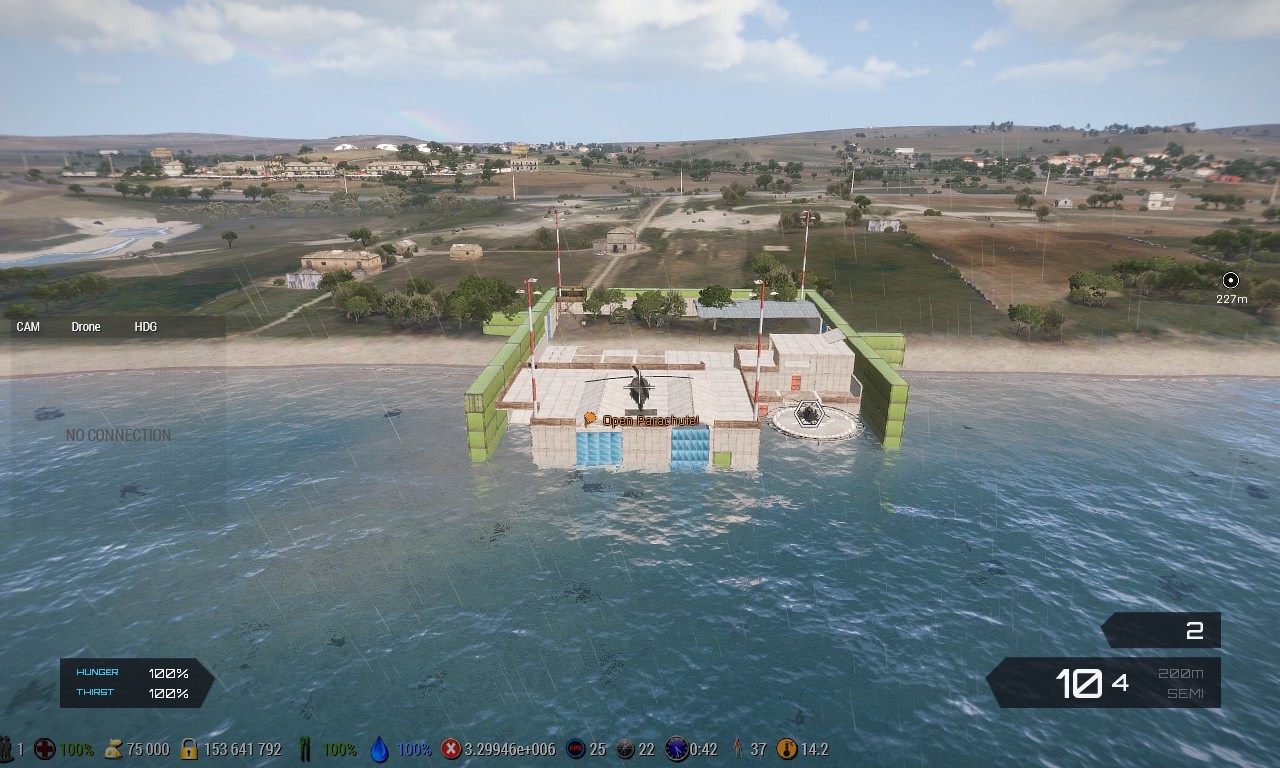Select the fork and knife hunger icon
This screenshot has height=768, width=1280.
(306, 749)
